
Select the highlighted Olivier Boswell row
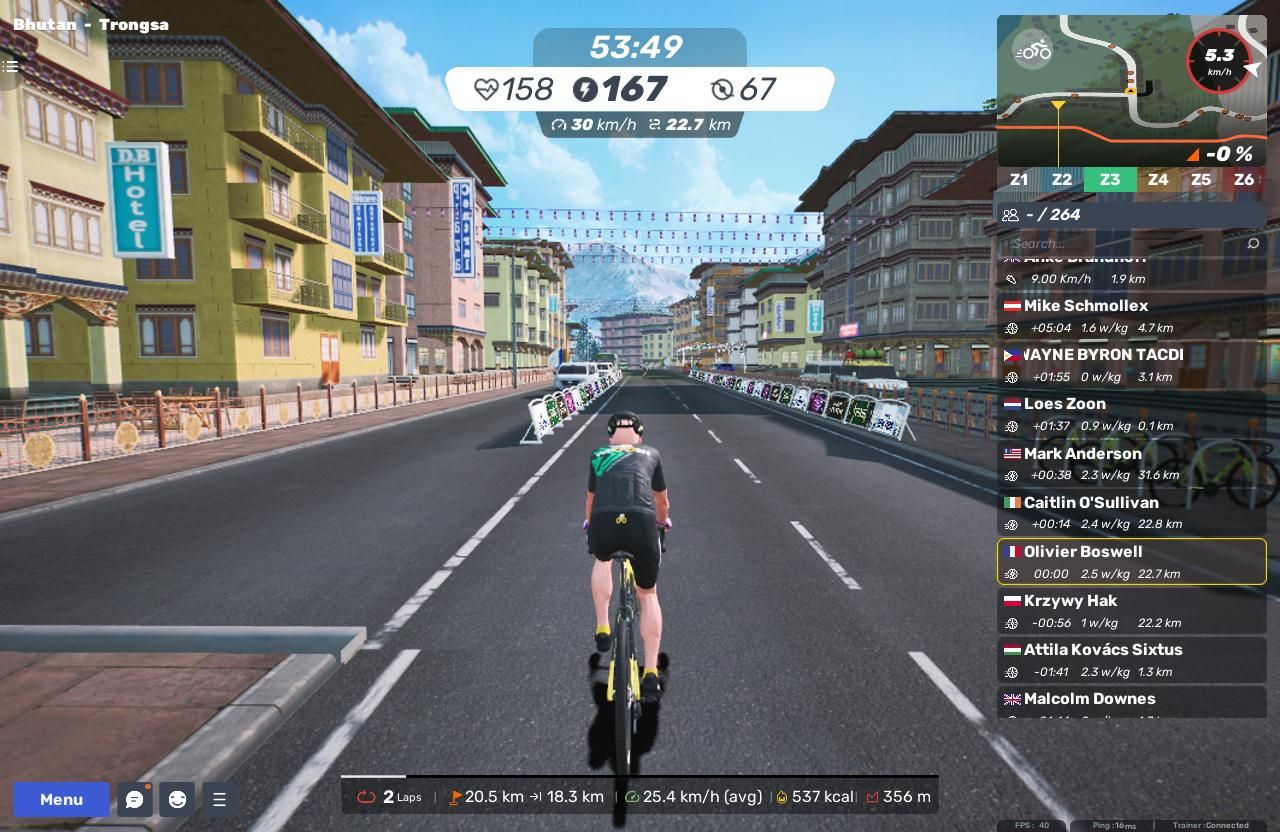pyautogui.click(x=1131, y=562)
